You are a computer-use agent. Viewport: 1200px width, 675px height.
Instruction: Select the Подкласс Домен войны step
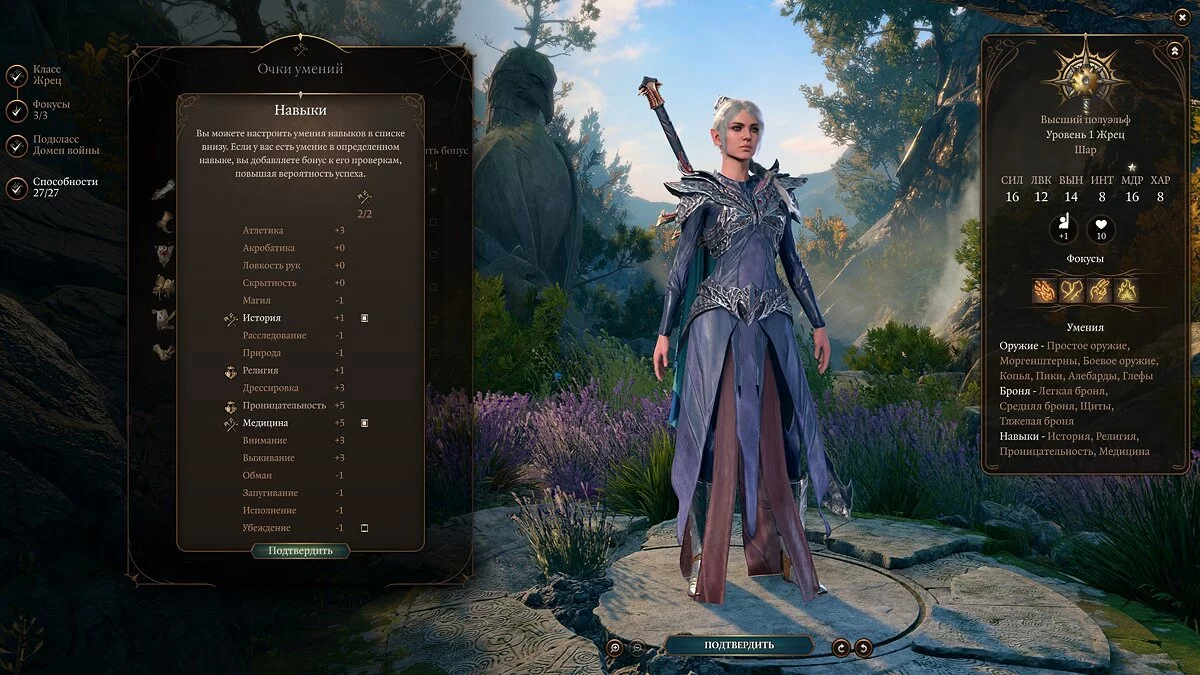pyautogui.click(x=17, y=146)
